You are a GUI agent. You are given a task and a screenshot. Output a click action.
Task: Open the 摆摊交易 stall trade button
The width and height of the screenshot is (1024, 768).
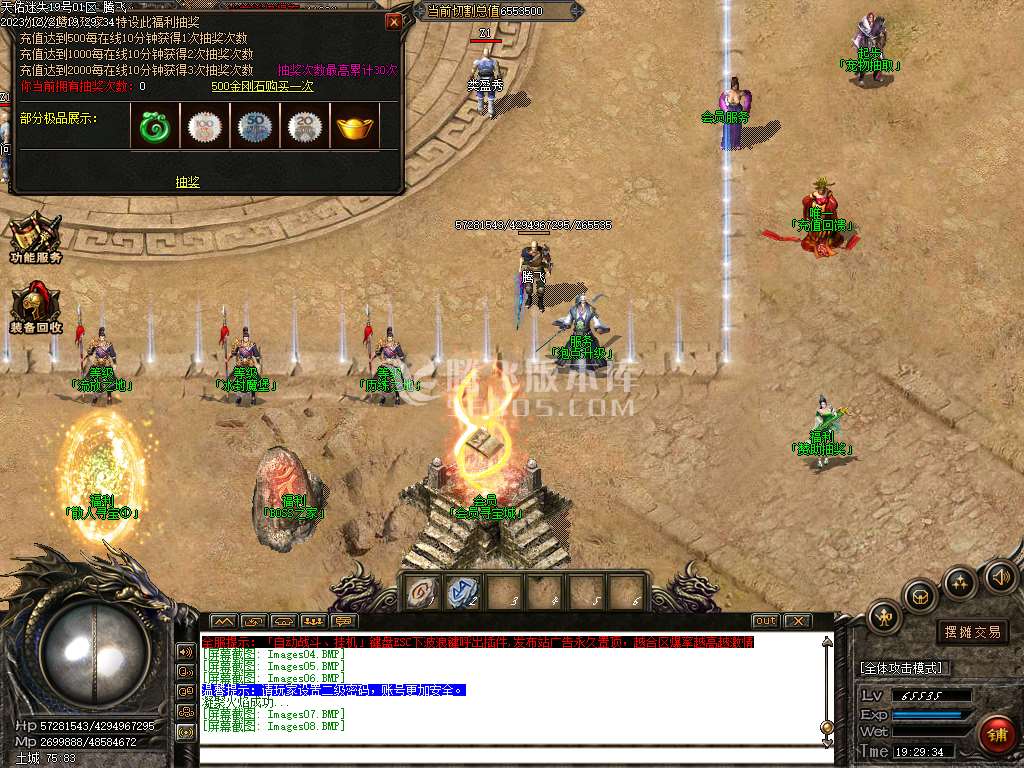tap(972, 632)
